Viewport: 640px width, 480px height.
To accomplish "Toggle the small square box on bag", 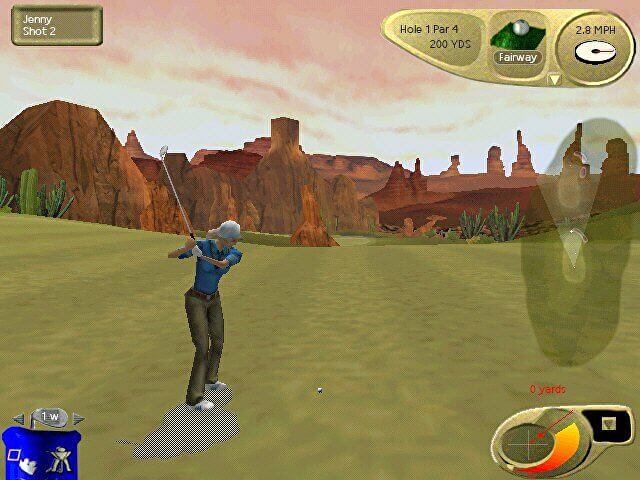I will (x=14, y=457).
